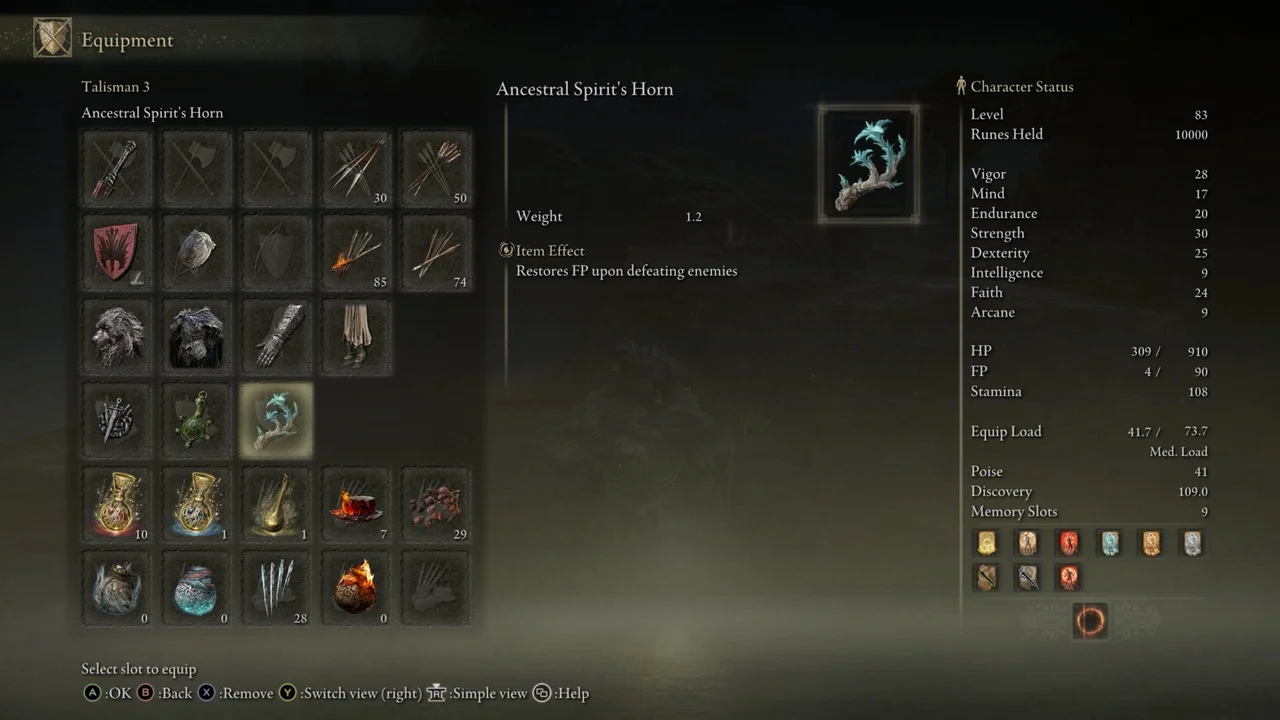Image resolution: width=1280 pixels, height=720 pixels.
Task: Select the Furlcalling Finger Remedy slot showing 0
Action: pos(115,588)
